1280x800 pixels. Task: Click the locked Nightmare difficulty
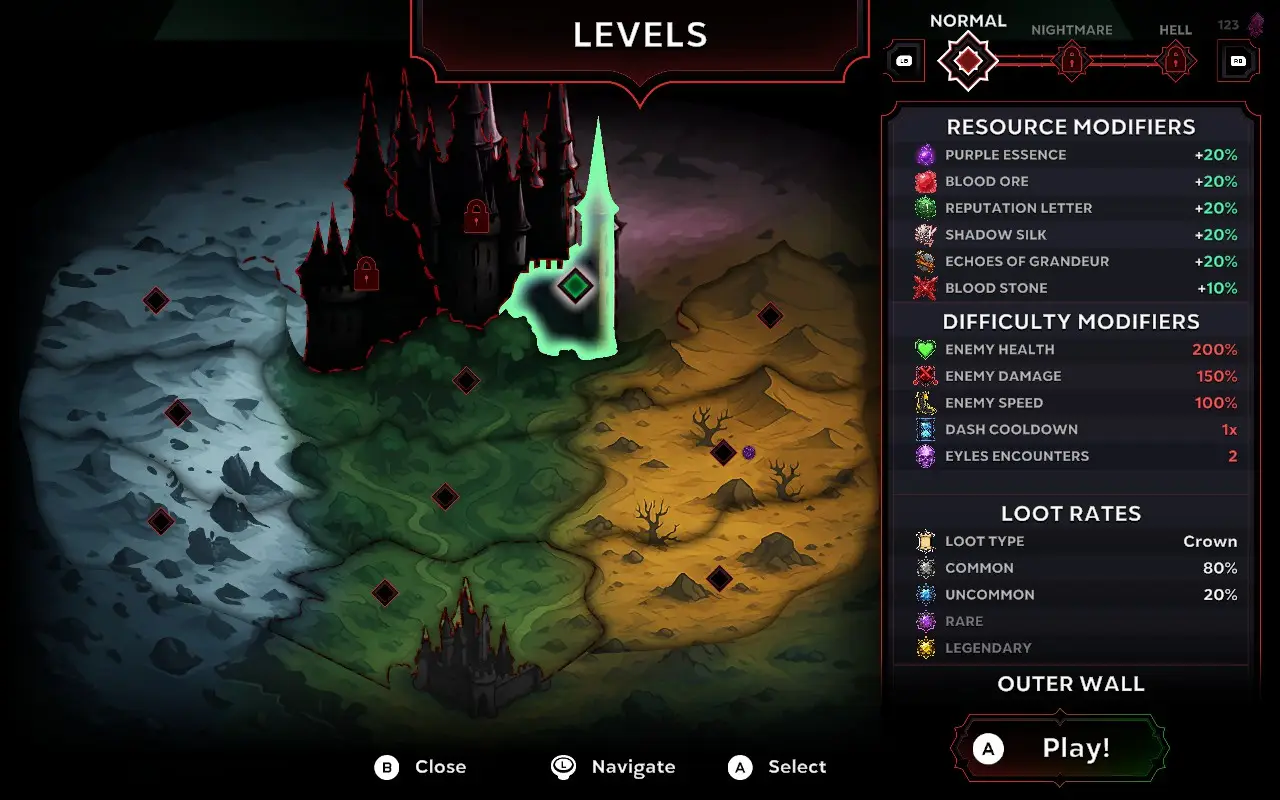[x=1071, y=60]
